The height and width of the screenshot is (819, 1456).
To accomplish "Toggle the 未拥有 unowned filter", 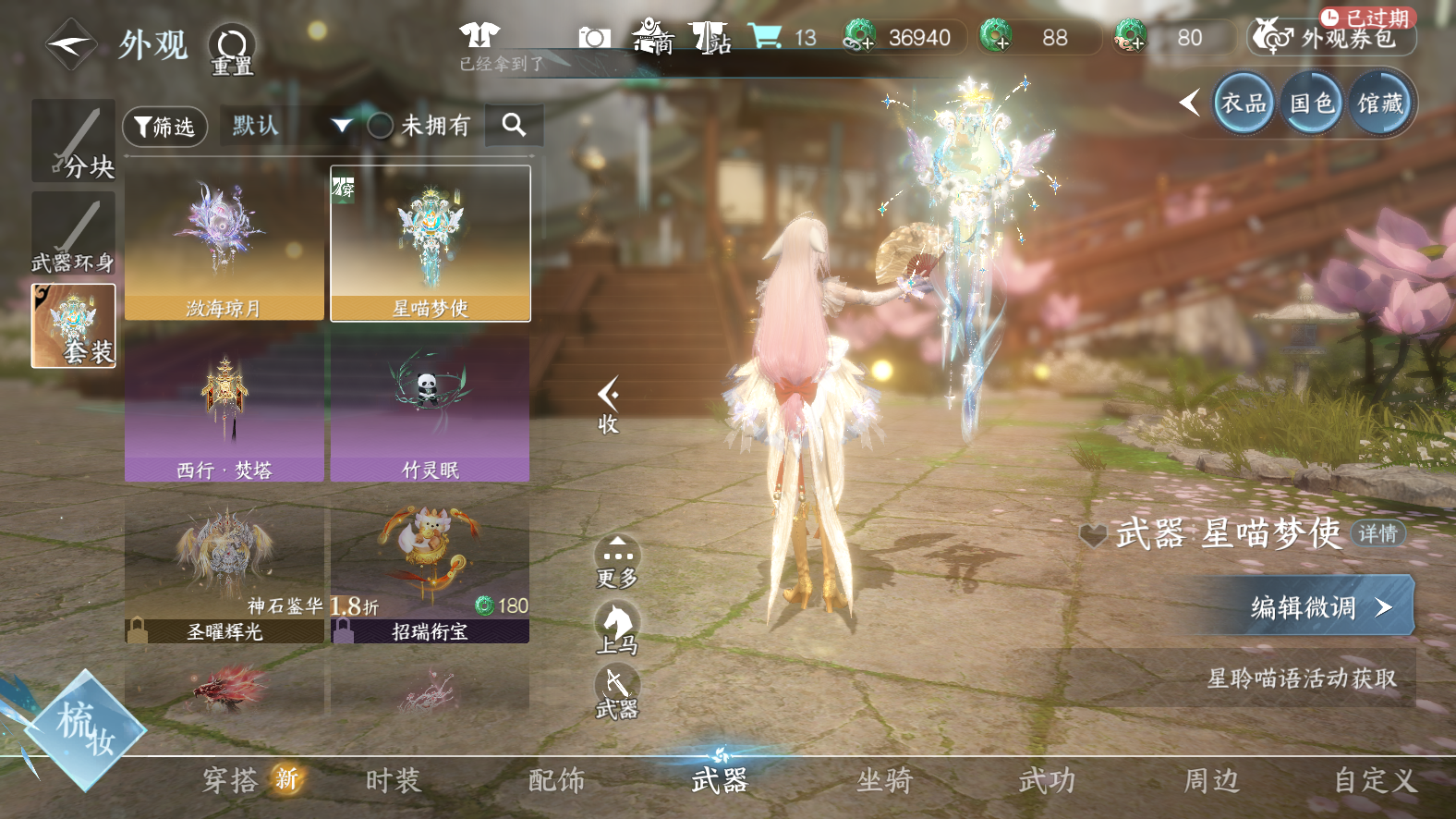I will [381, 126].
